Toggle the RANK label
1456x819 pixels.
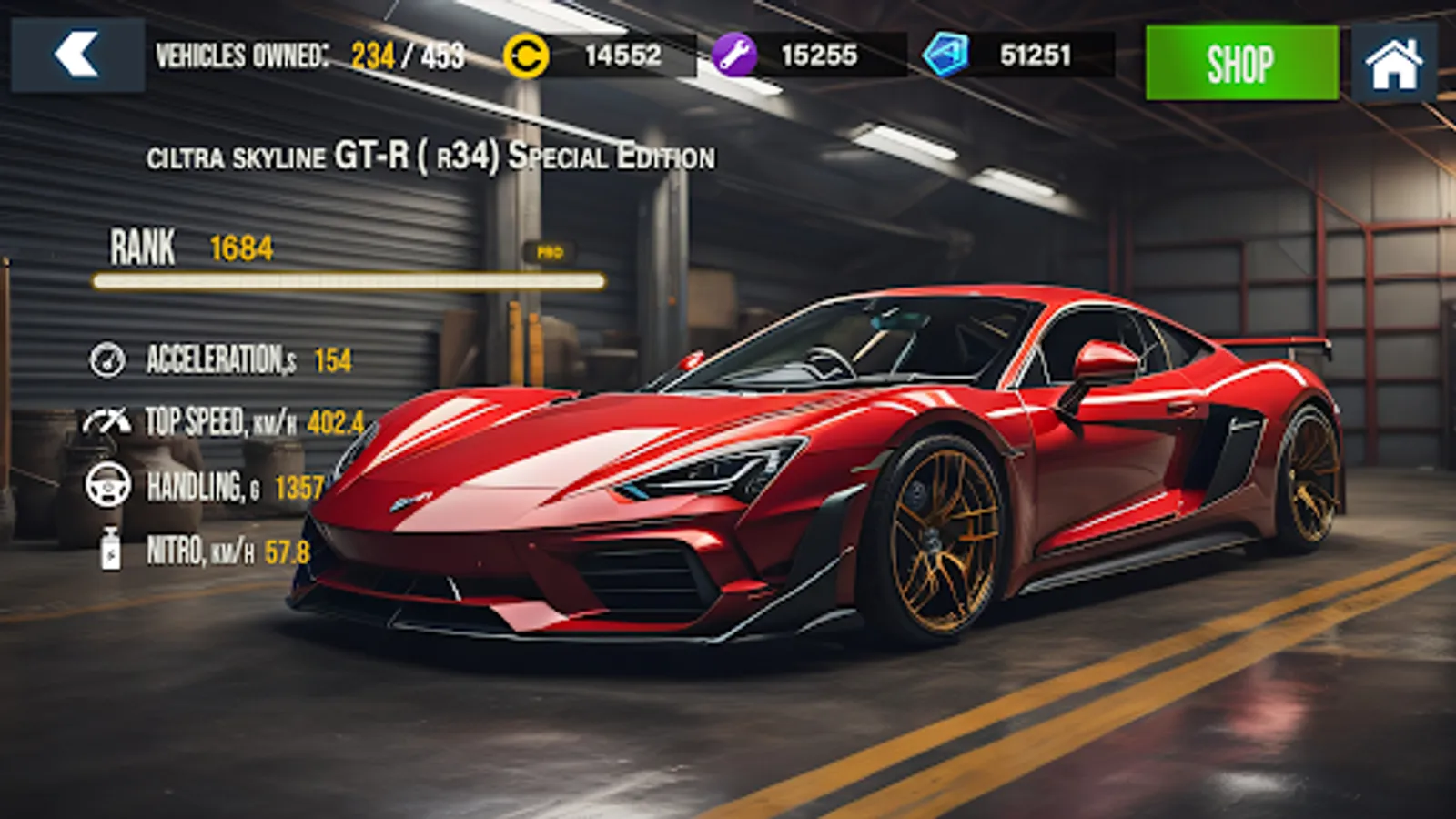144,247
